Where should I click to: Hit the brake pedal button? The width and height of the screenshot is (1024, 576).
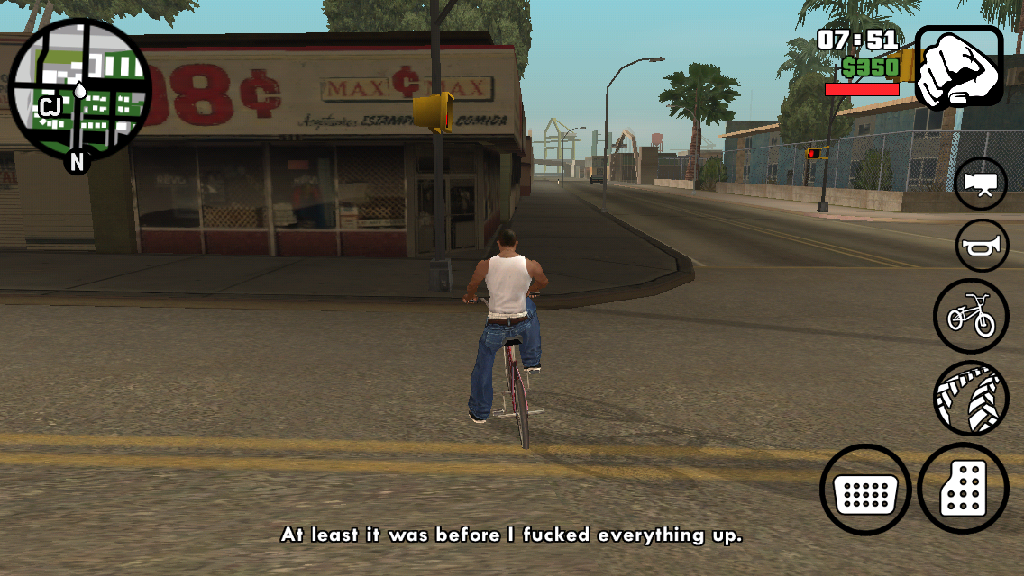click(864, 491)
